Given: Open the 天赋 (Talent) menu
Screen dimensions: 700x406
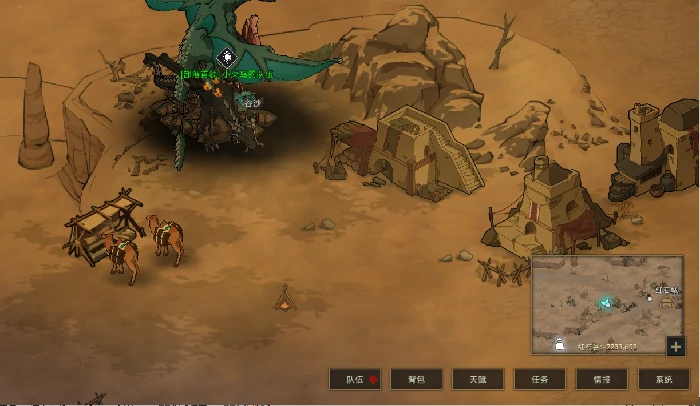Looking at the screenshot, I should coord(478,379).
